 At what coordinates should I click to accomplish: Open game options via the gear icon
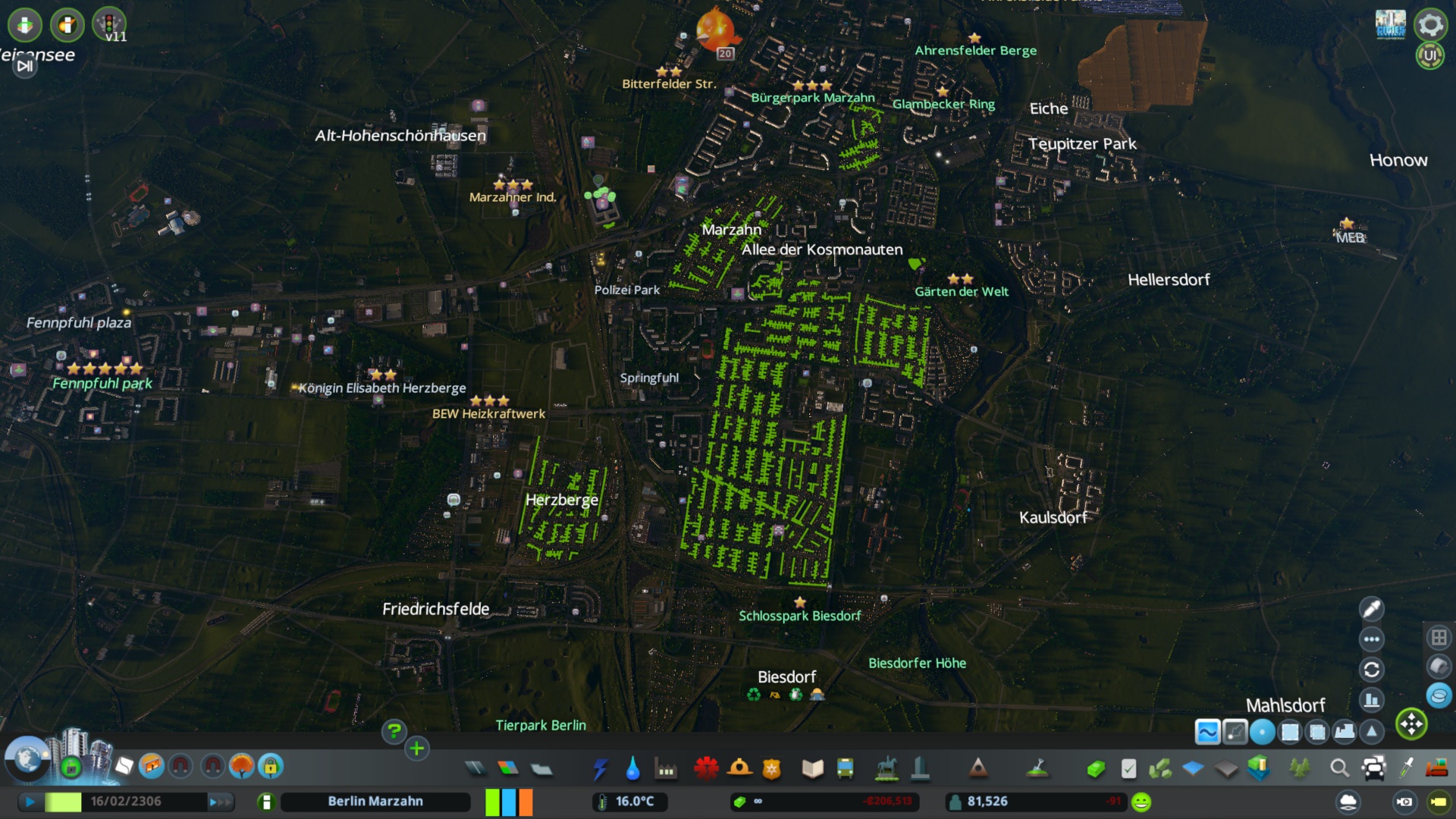(x=1430, y=25)
